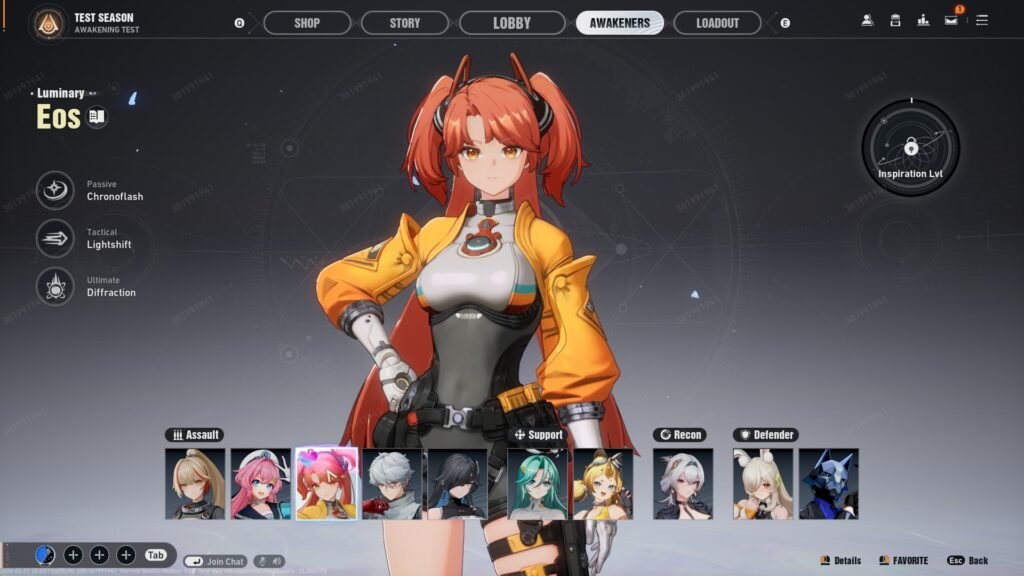
Task: Open the Shop tab
Action: coord(307,23)
